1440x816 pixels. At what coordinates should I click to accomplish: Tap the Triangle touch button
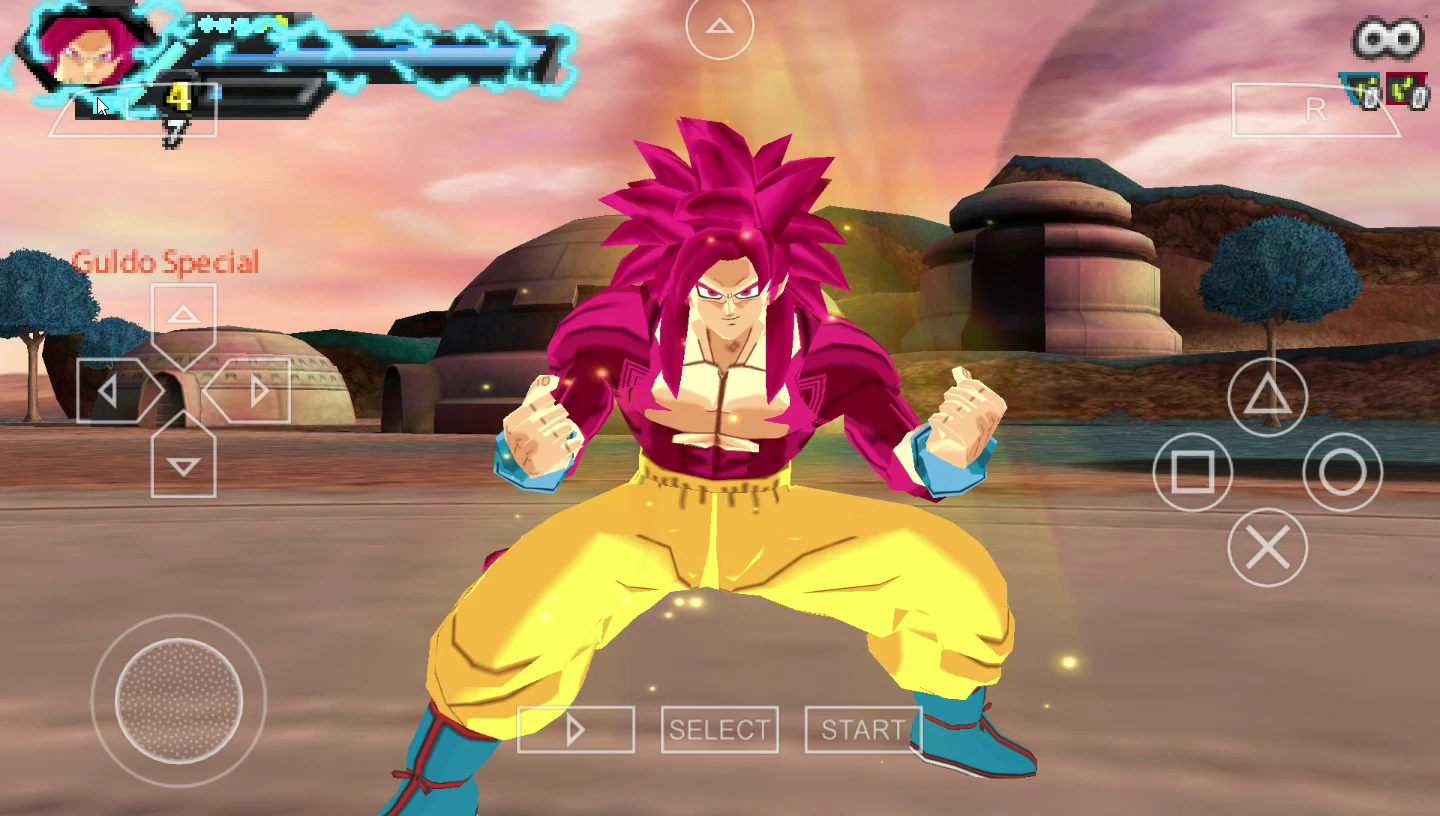coord(1267,397)
